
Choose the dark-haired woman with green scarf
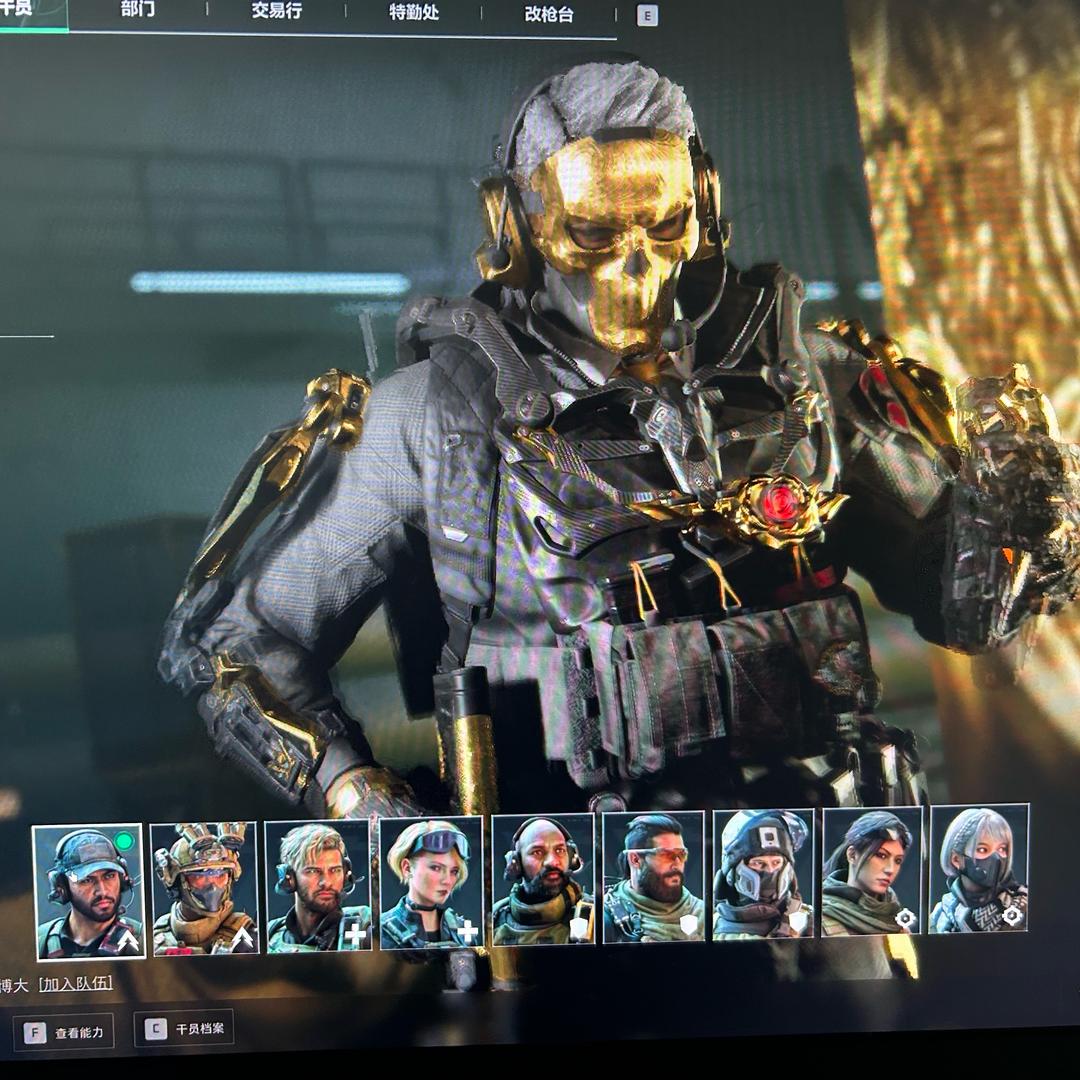[870, 872]
